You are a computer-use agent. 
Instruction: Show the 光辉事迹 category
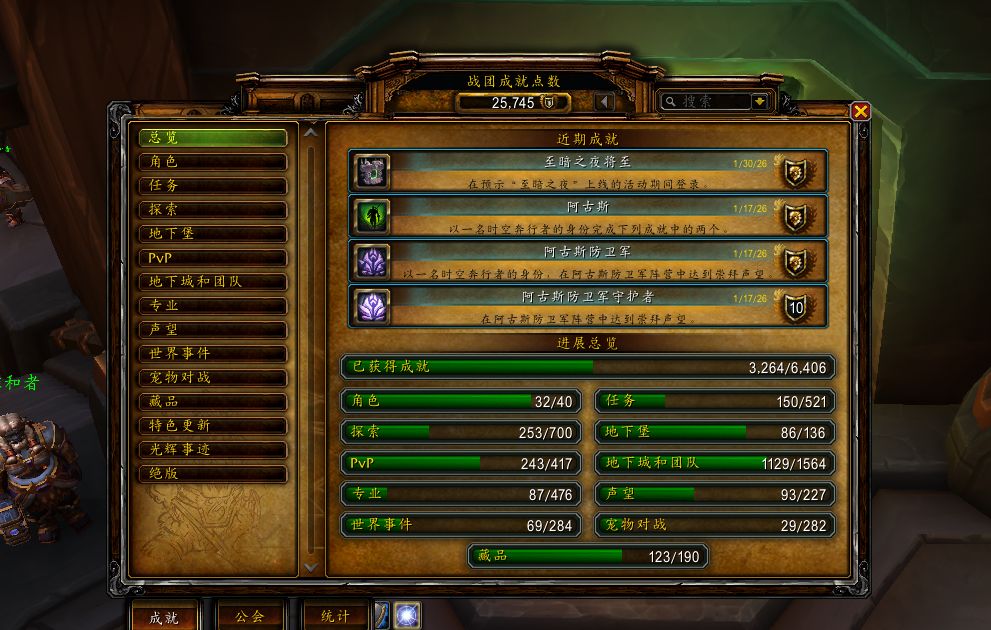click(x=213, y=450)
